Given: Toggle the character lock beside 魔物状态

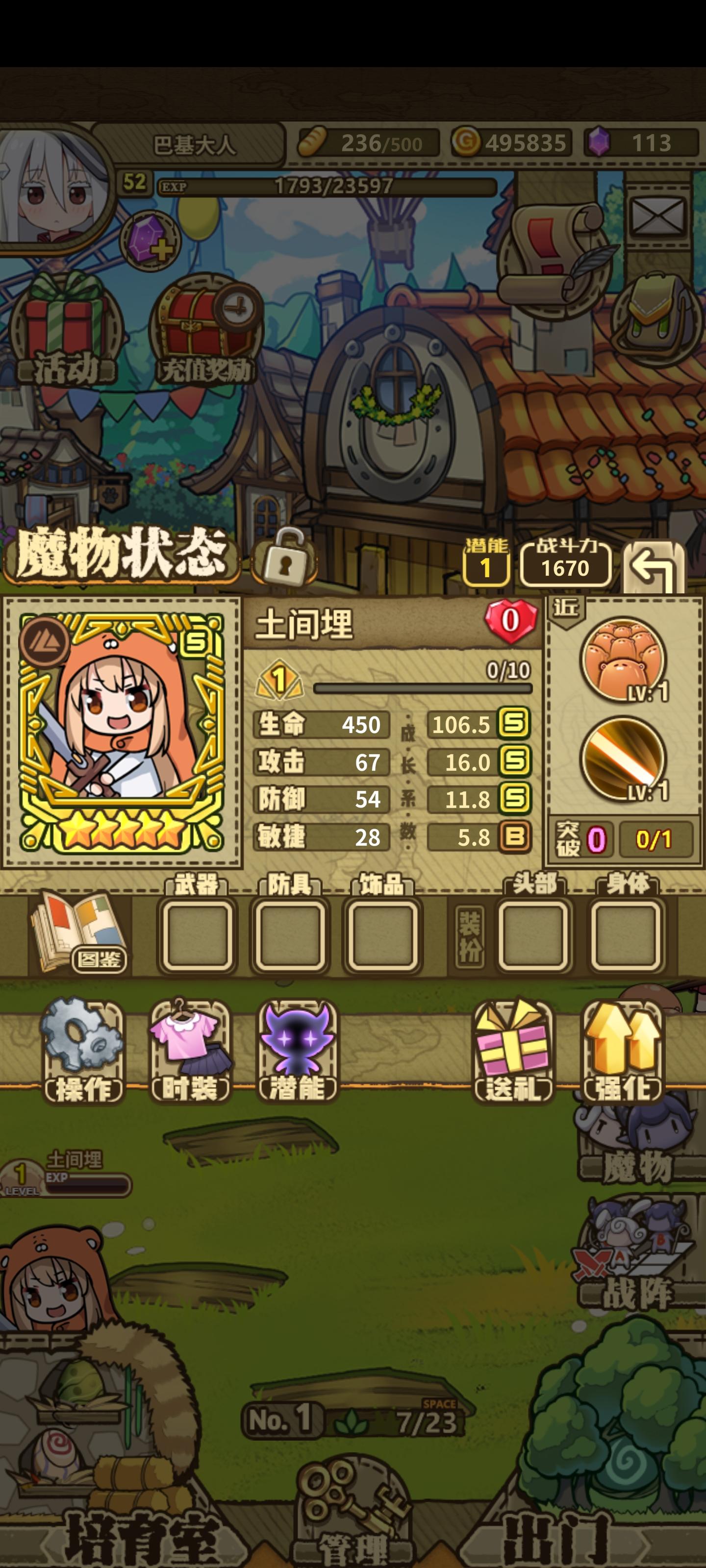Looking at the screenshot, I should tap(286, 563).
